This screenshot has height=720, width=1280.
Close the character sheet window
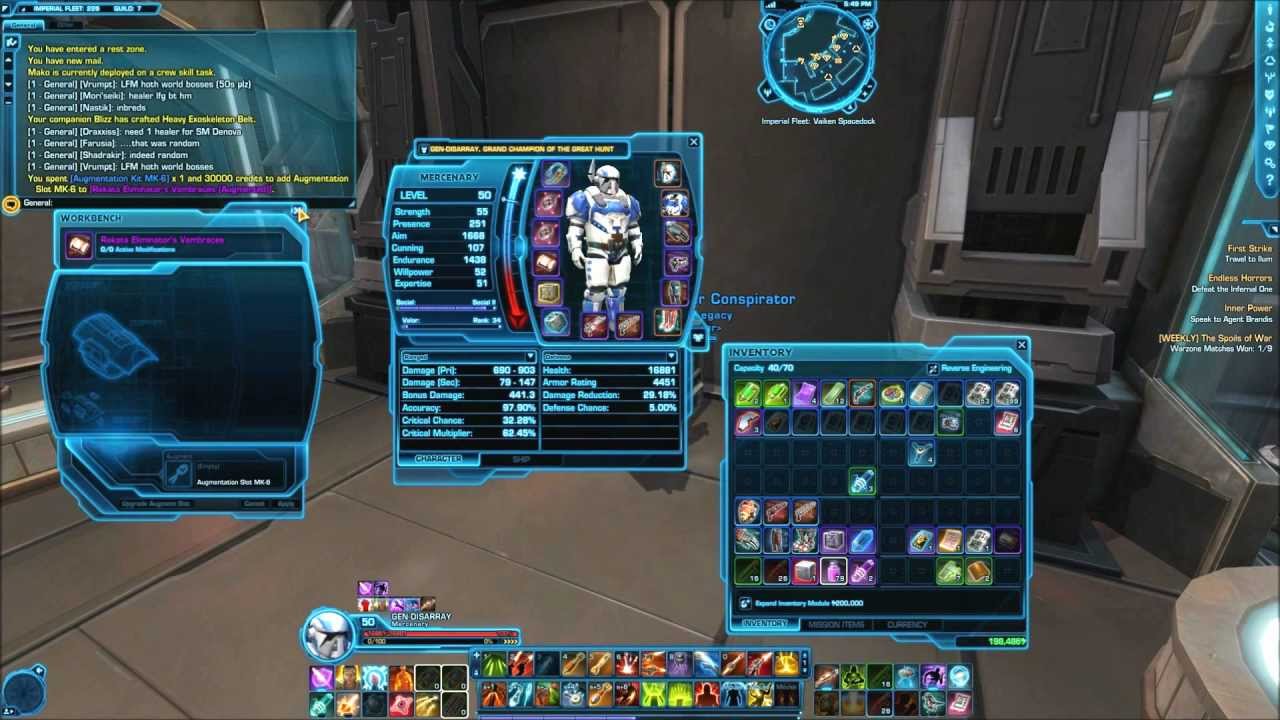tap(694, 142)
